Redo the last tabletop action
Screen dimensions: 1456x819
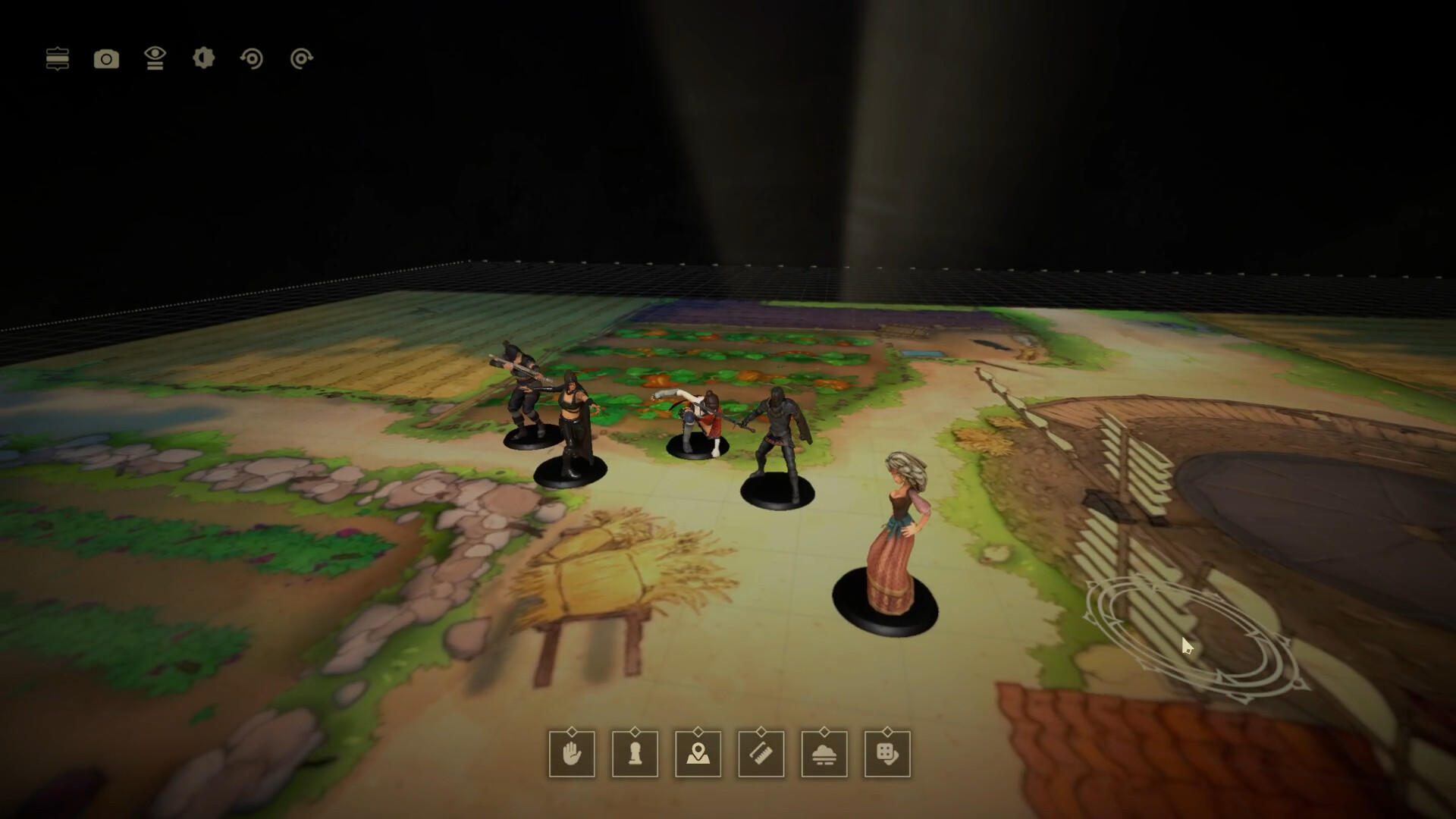click(300, 59)
